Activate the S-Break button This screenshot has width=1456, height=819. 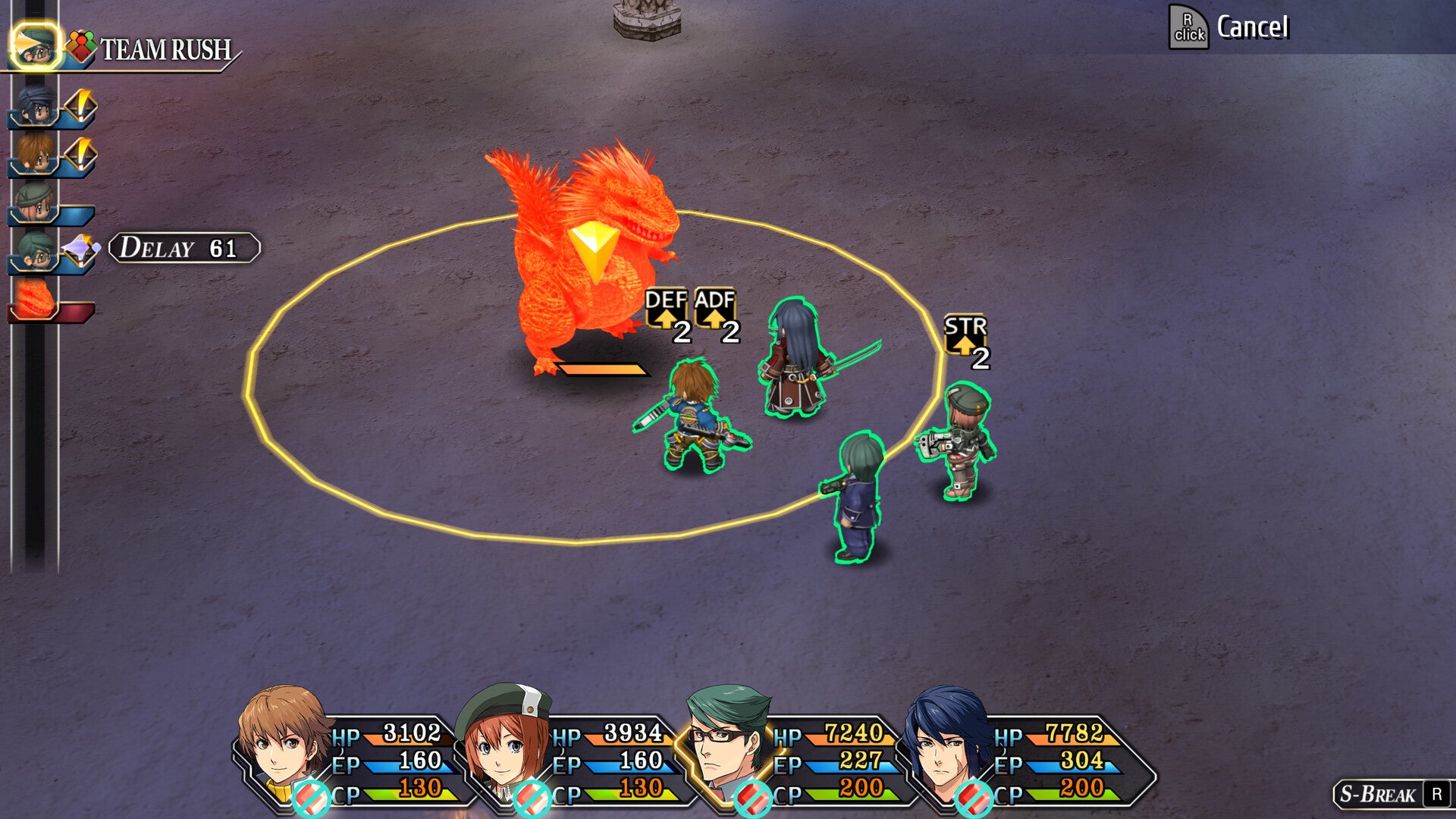(1389, 794)
